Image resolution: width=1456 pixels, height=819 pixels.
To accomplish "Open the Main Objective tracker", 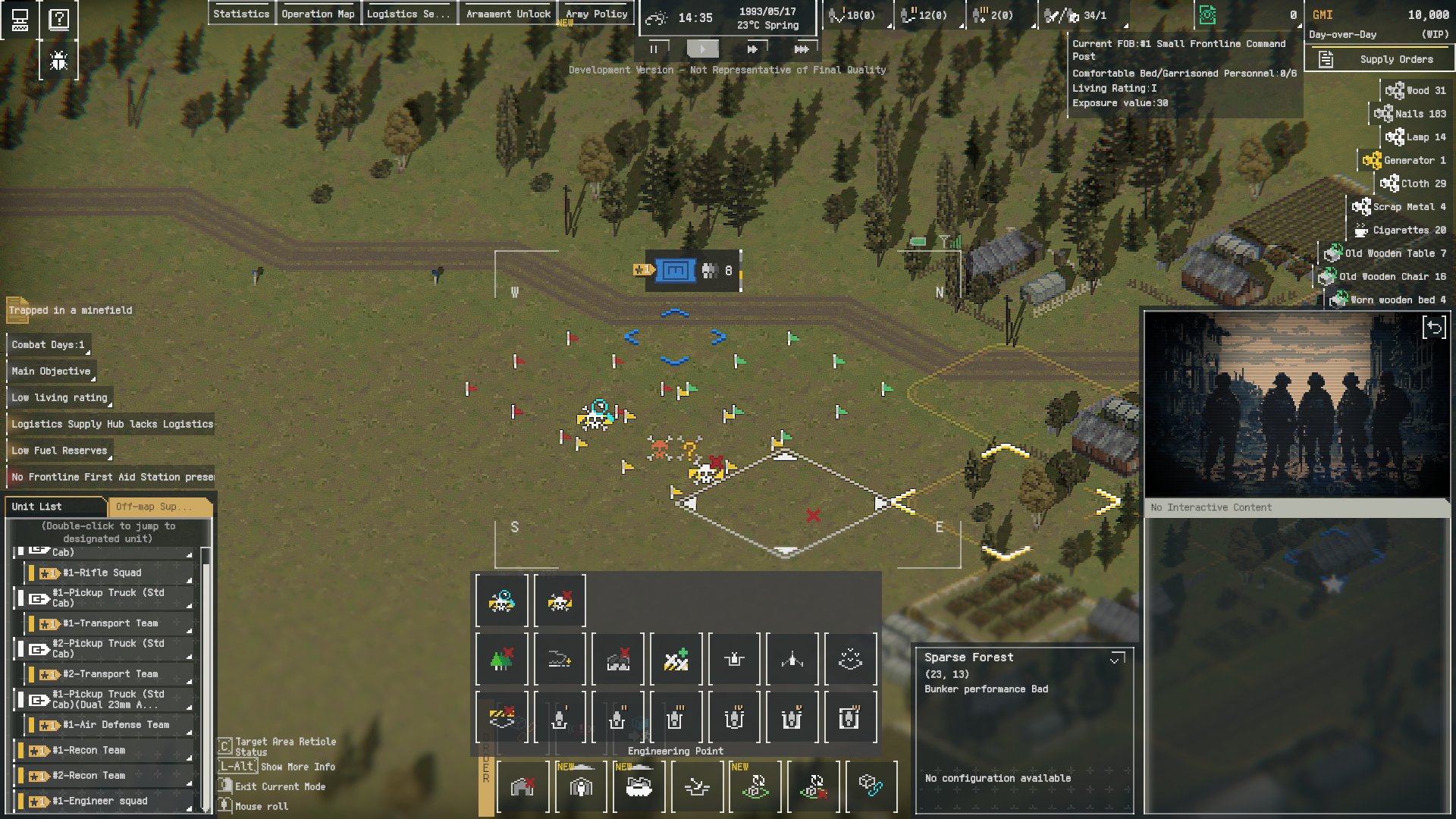I will click(x=51, y=371).
